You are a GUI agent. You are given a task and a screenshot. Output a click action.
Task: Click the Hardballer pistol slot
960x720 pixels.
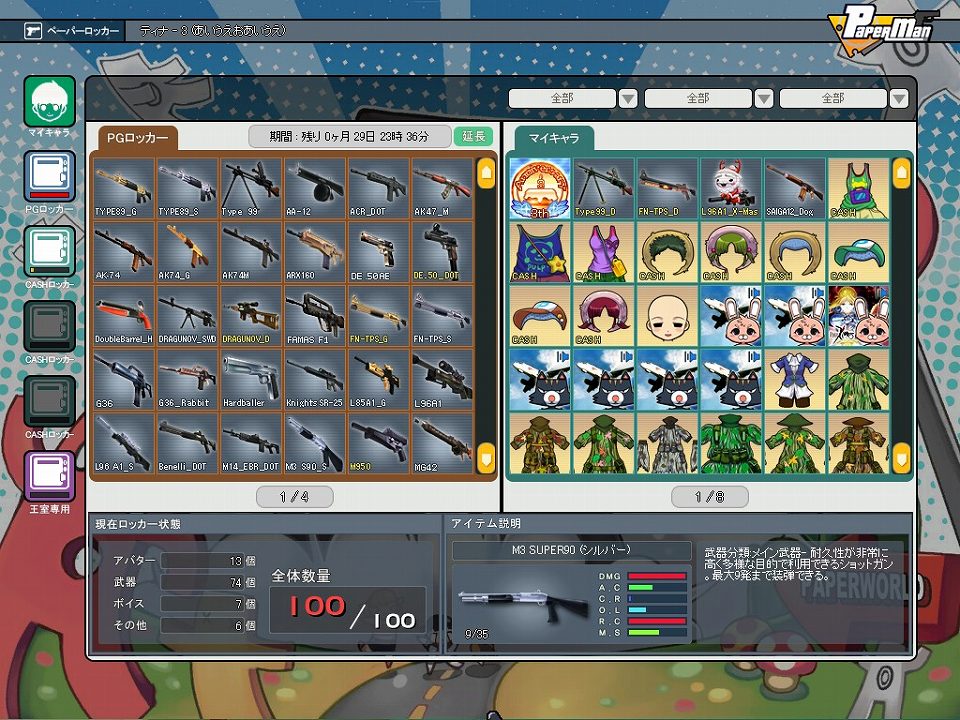click(x=251, y=379)
